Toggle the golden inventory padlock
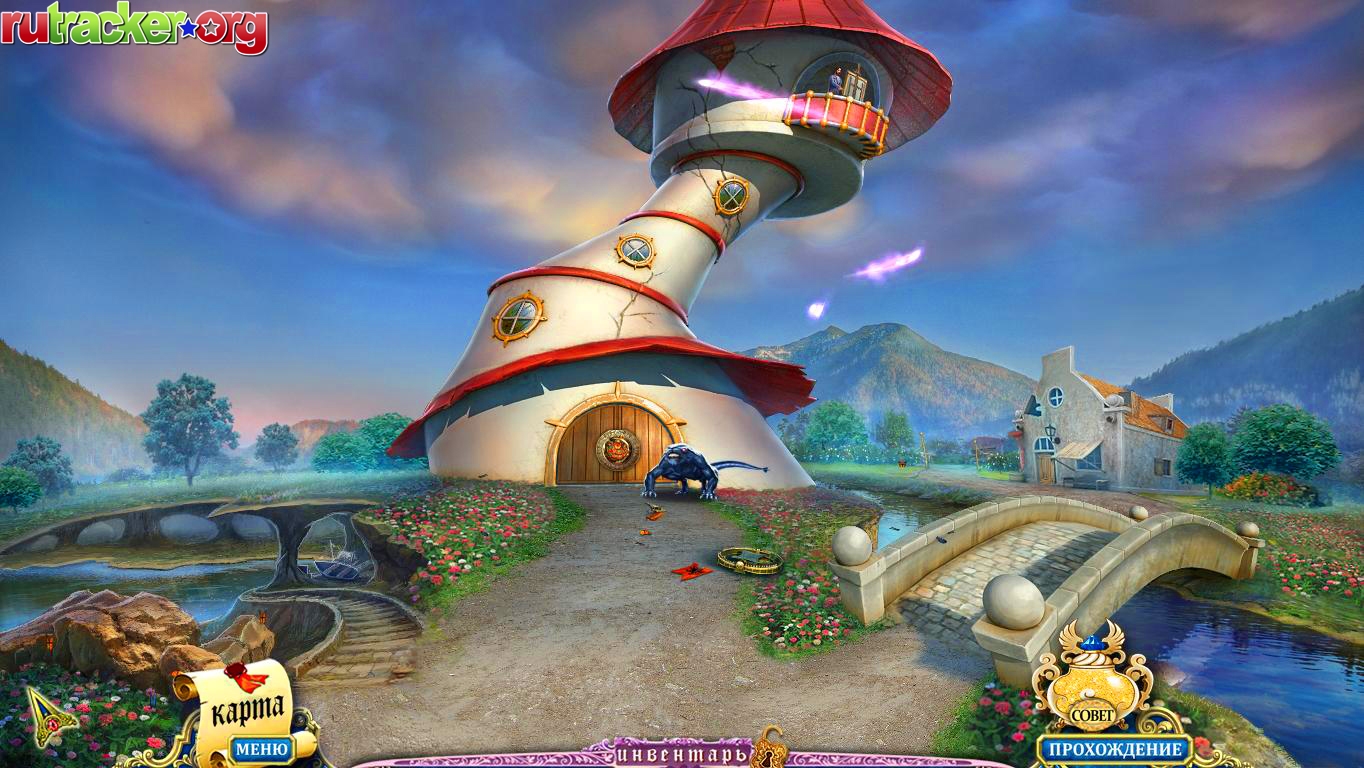Screen dimensions: 1364x768 [767, 748]
